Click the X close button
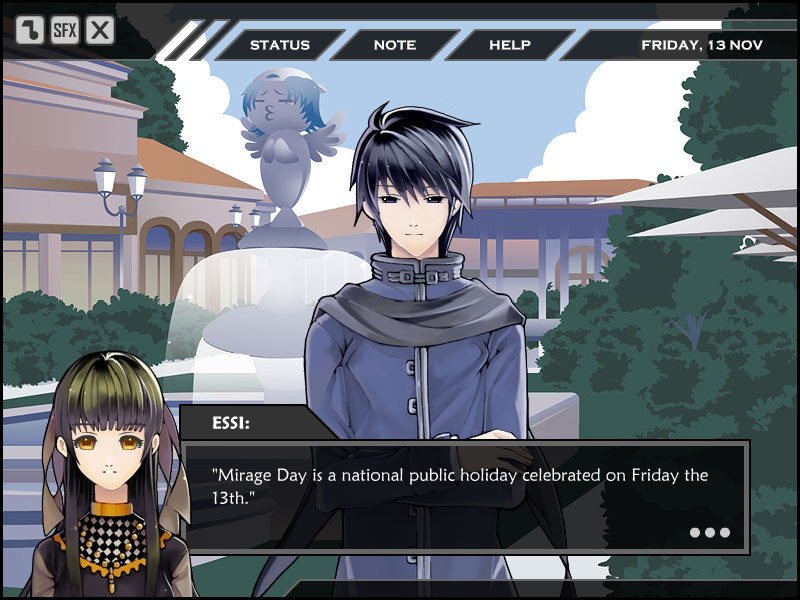Image resolution: width=800 pixels, height=600 pixels. pyautogui.click(x=100, y=30)
